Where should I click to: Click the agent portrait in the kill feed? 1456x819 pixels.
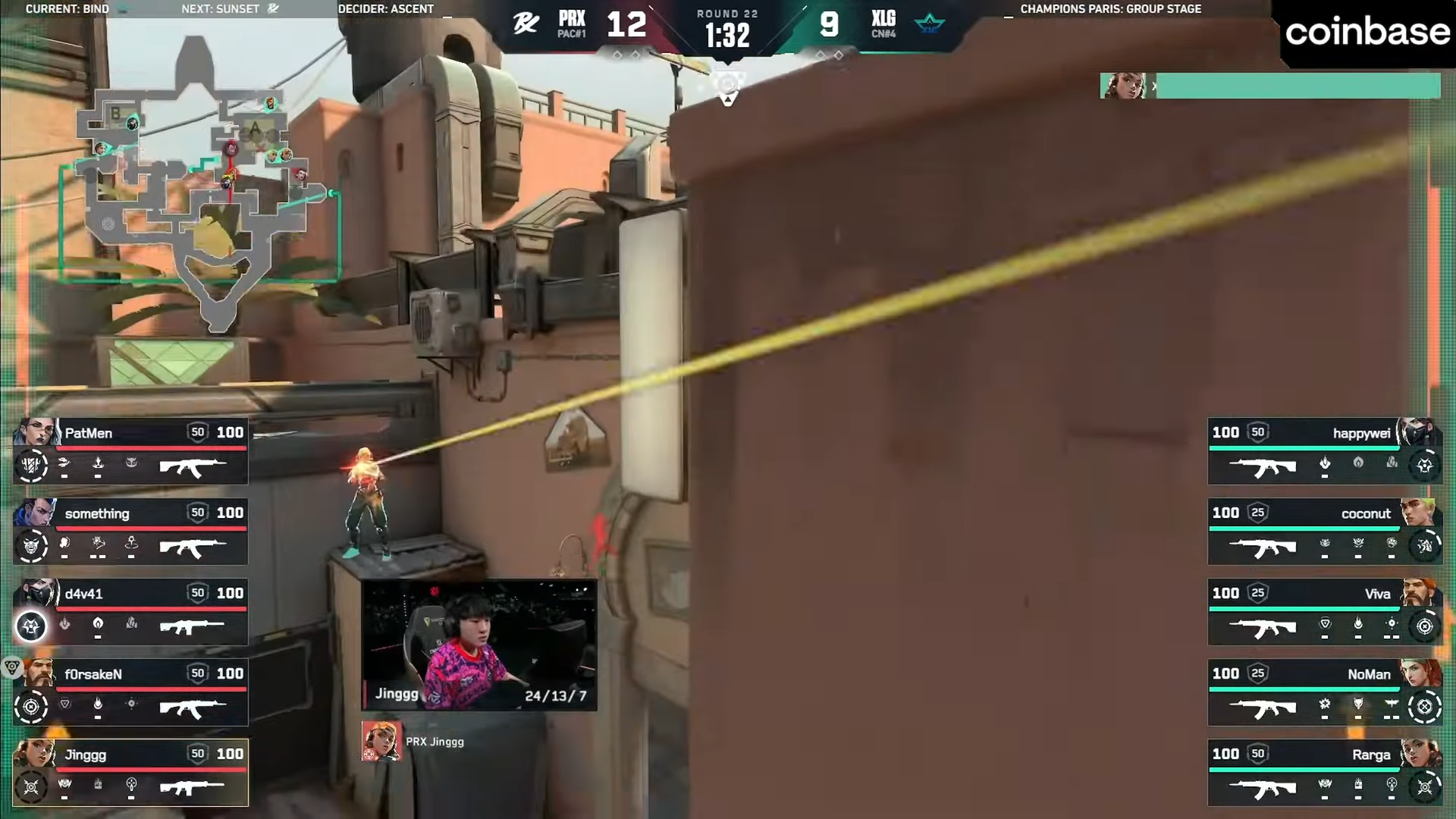pos(1123,86)
